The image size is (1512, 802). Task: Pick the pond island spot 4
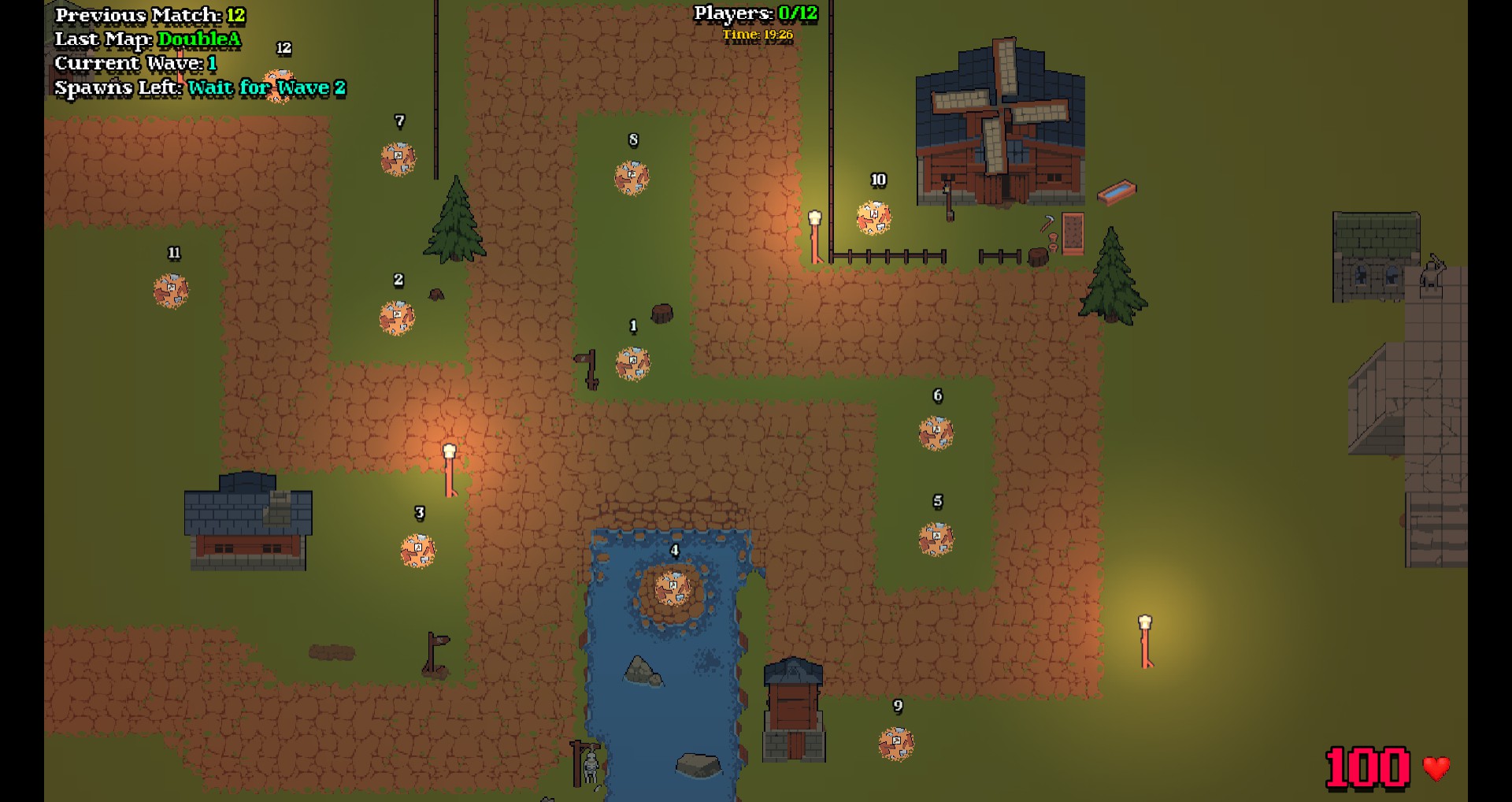pyautogui.click(x=673, y=589)
